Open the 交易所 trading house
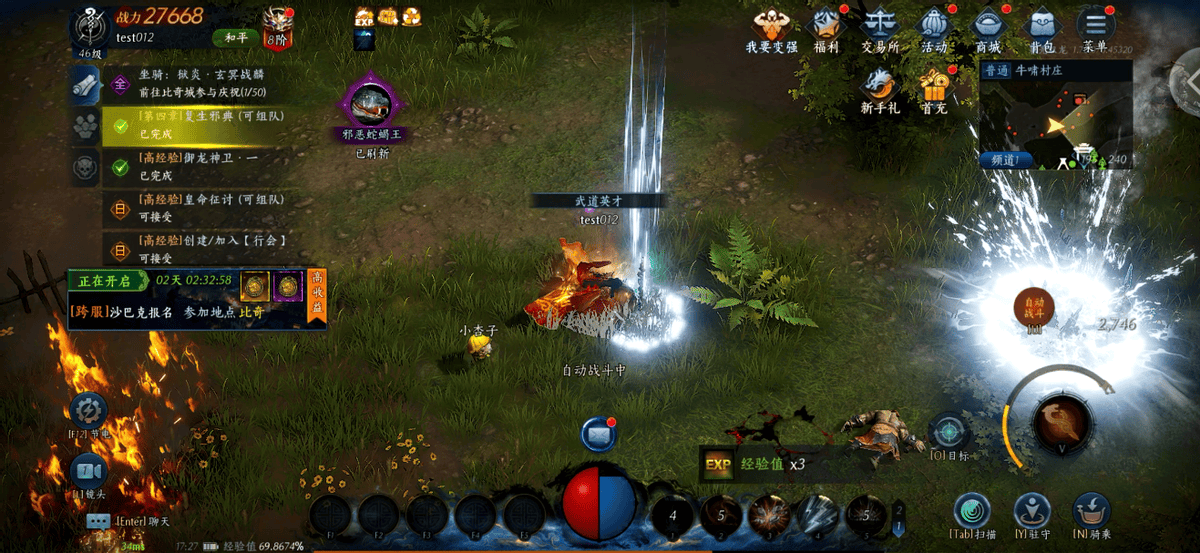Screen dimensions: 1200x553 click(880, 27)
